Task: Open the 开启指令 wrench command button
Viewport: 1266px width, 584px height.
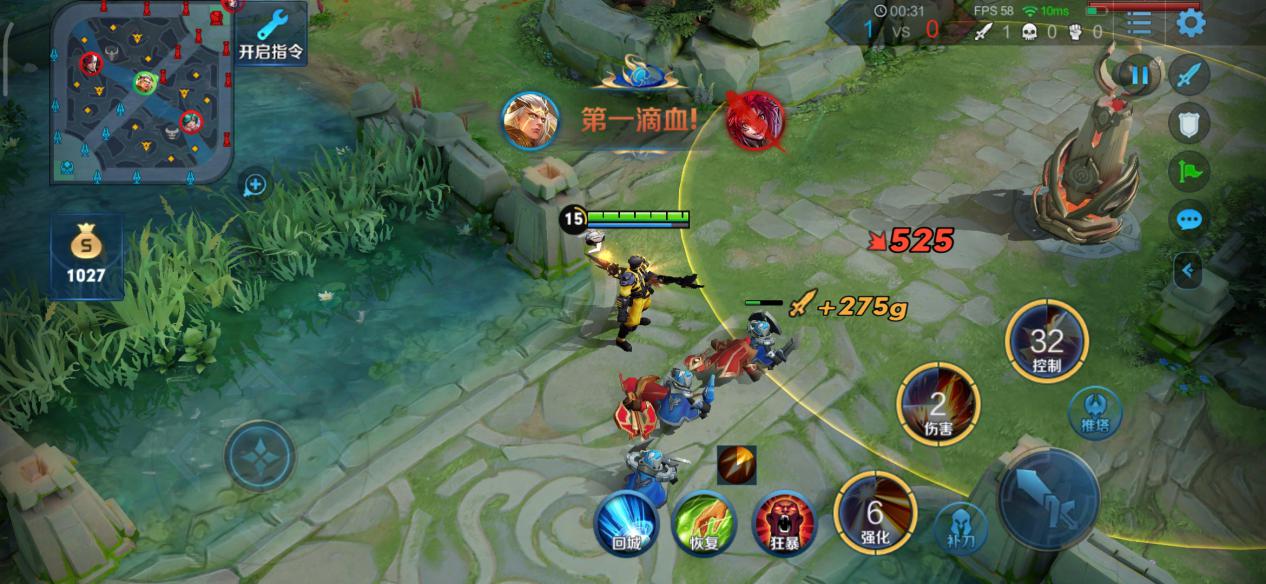Action: coord(271,33)
